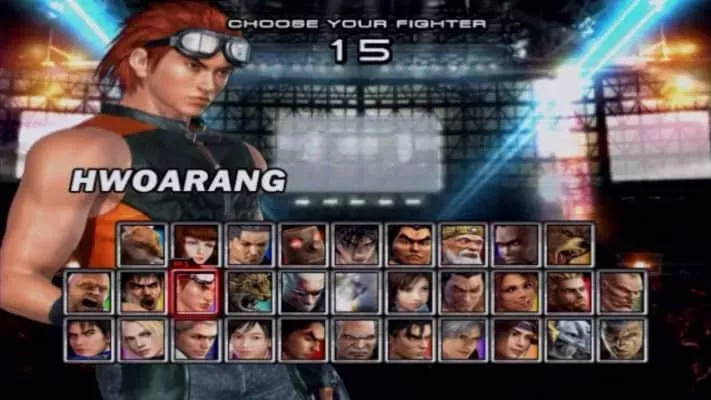Choose Jin Kazama's portrait in the bottom row

pos(410,339)
